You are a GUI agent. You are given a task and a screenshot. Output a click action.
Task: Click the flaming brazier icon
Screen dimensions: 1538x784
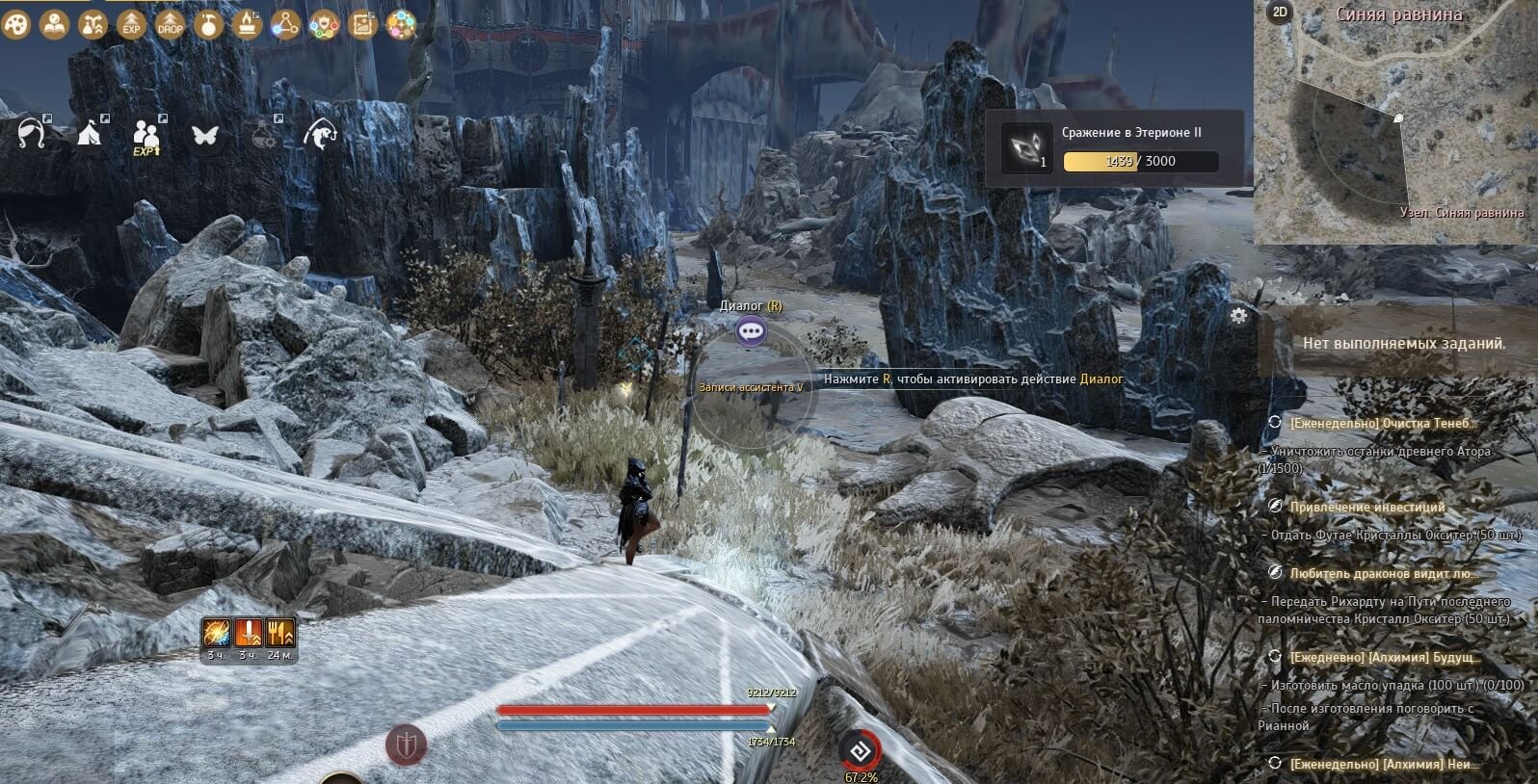pyautogui.click(x=247, y=25)
